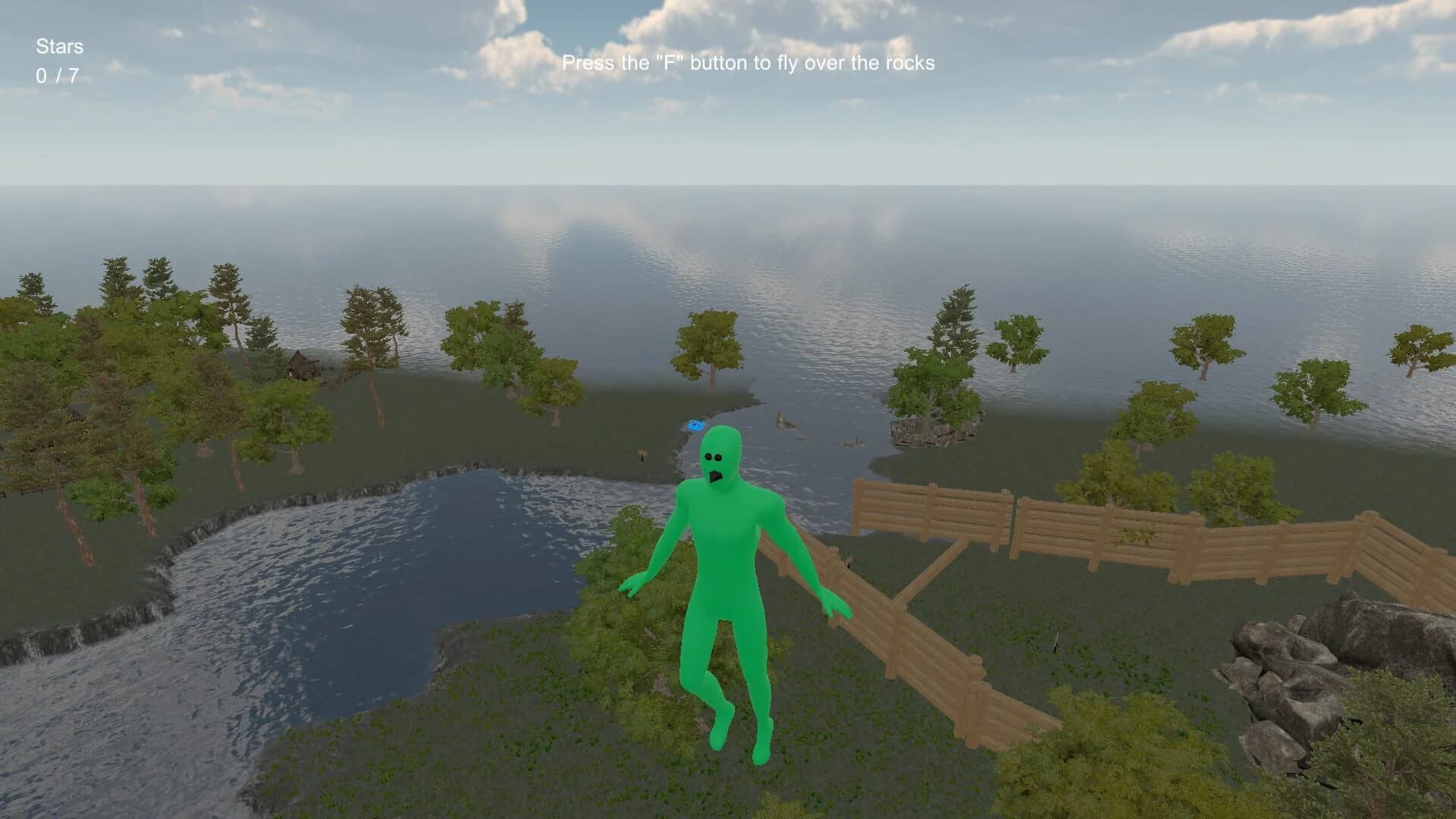Click the fly instruction message at the top

(x=751, y=65)
